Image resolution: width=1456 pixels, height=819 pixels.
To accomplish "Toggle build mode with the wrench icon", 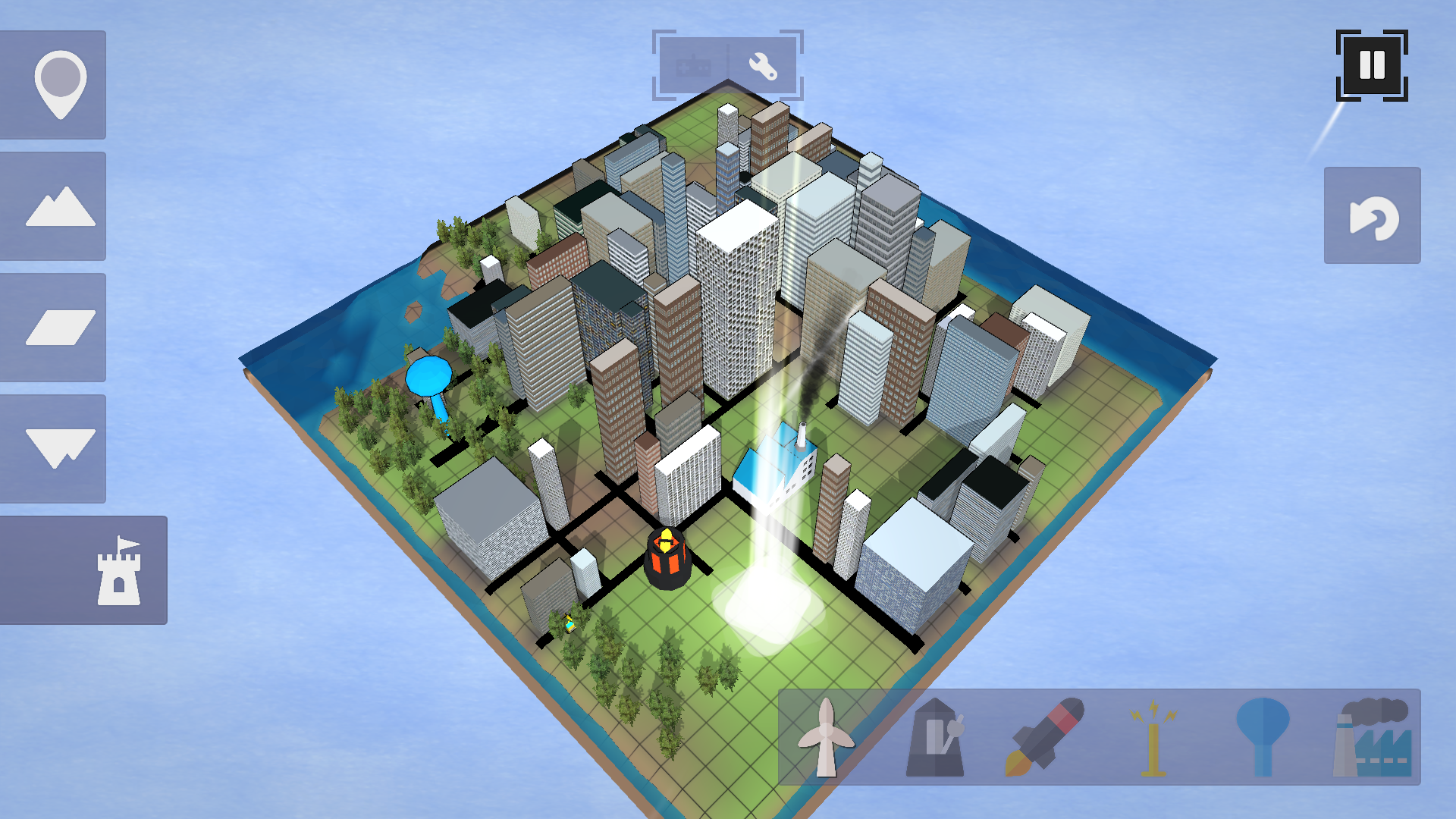I will pyautogui.click(x=762, y=66).
